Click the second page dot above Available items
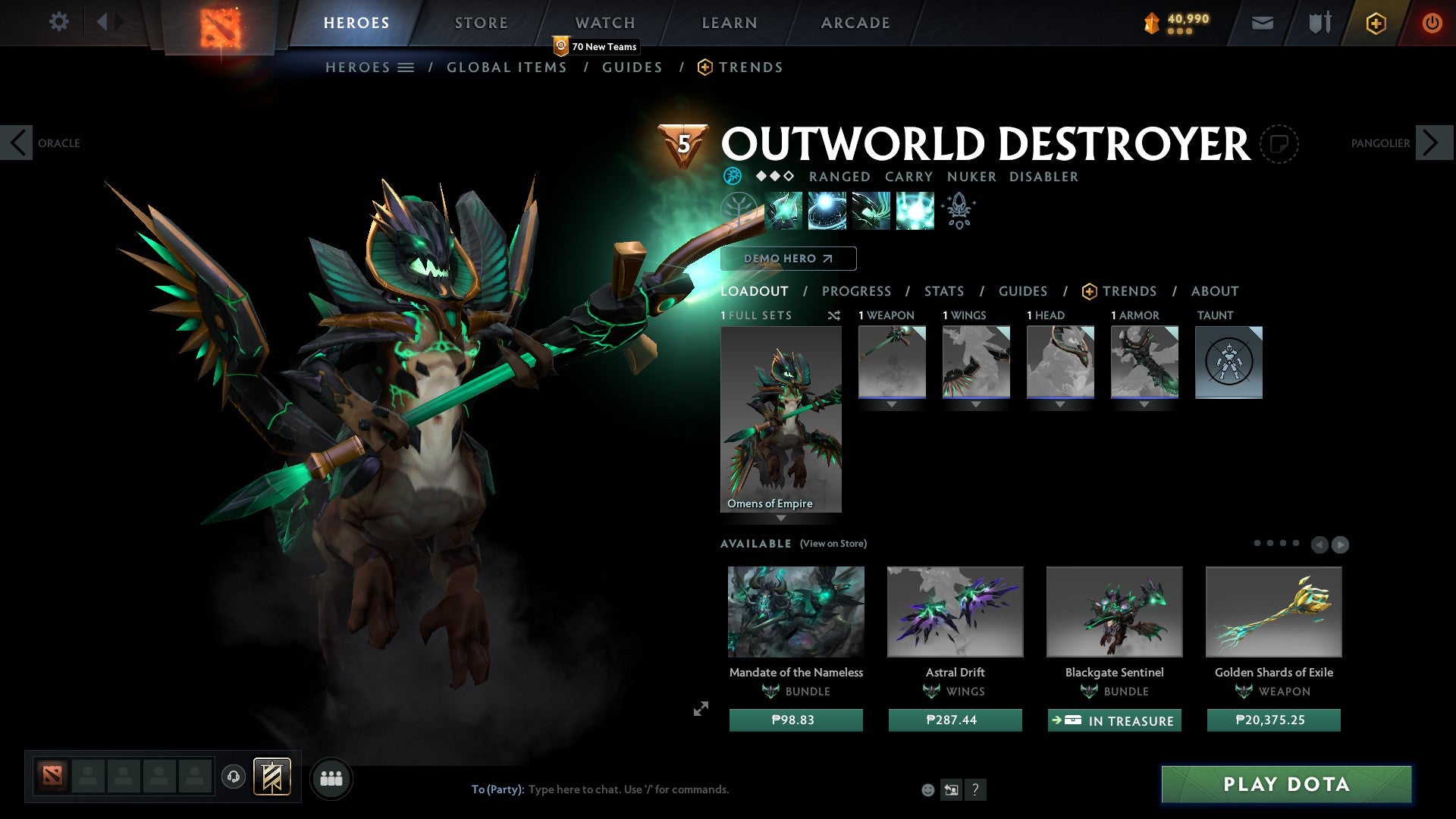Viewport: 1456px width, 819px height. [x=1270, y=542]
